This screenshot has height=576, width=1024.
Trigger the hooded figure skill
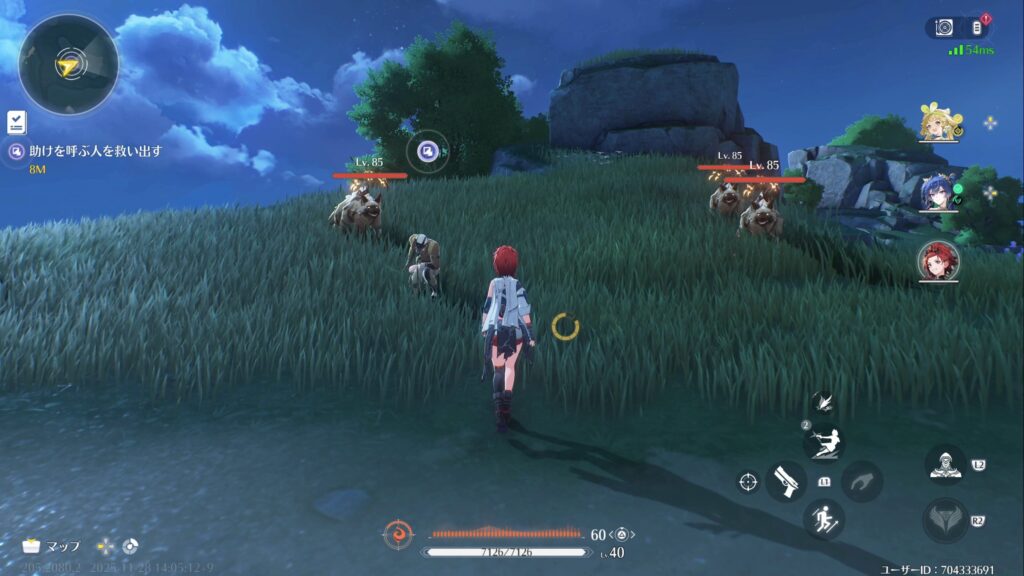[944, 465]
